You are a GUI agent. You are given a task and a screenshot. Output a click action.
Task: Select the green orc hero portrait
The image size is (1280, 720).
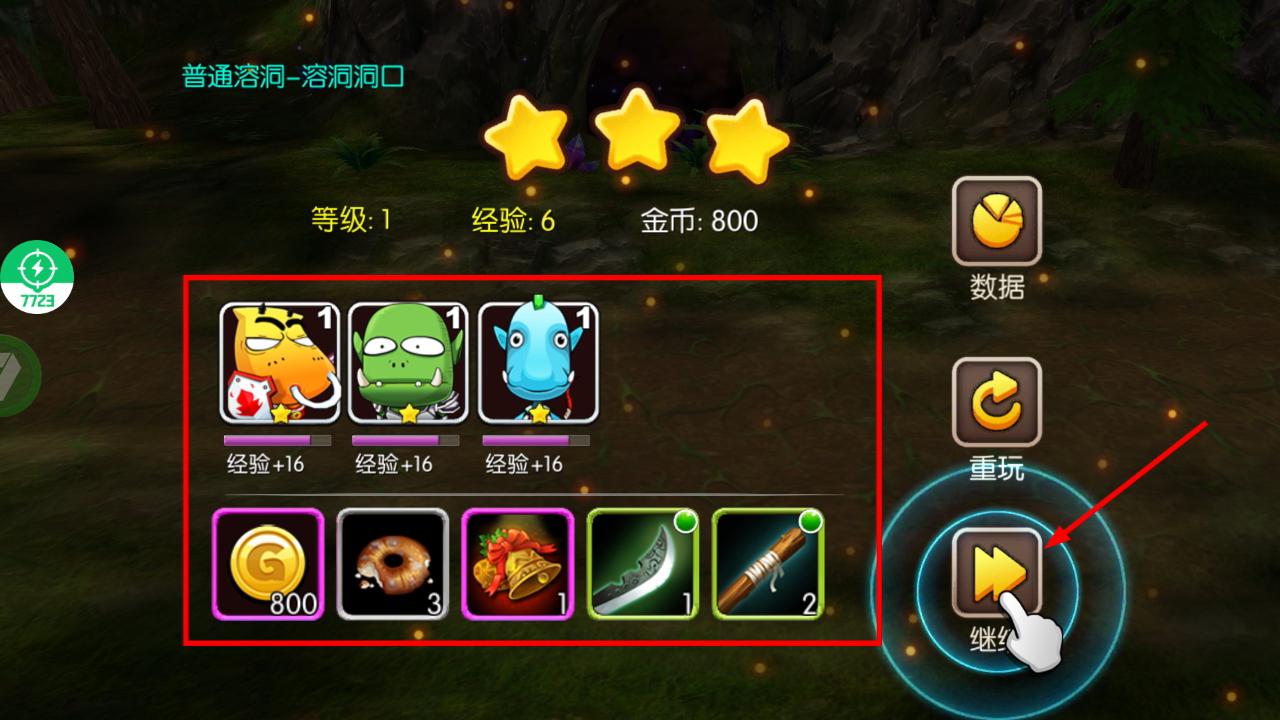[x=409, y=363]
